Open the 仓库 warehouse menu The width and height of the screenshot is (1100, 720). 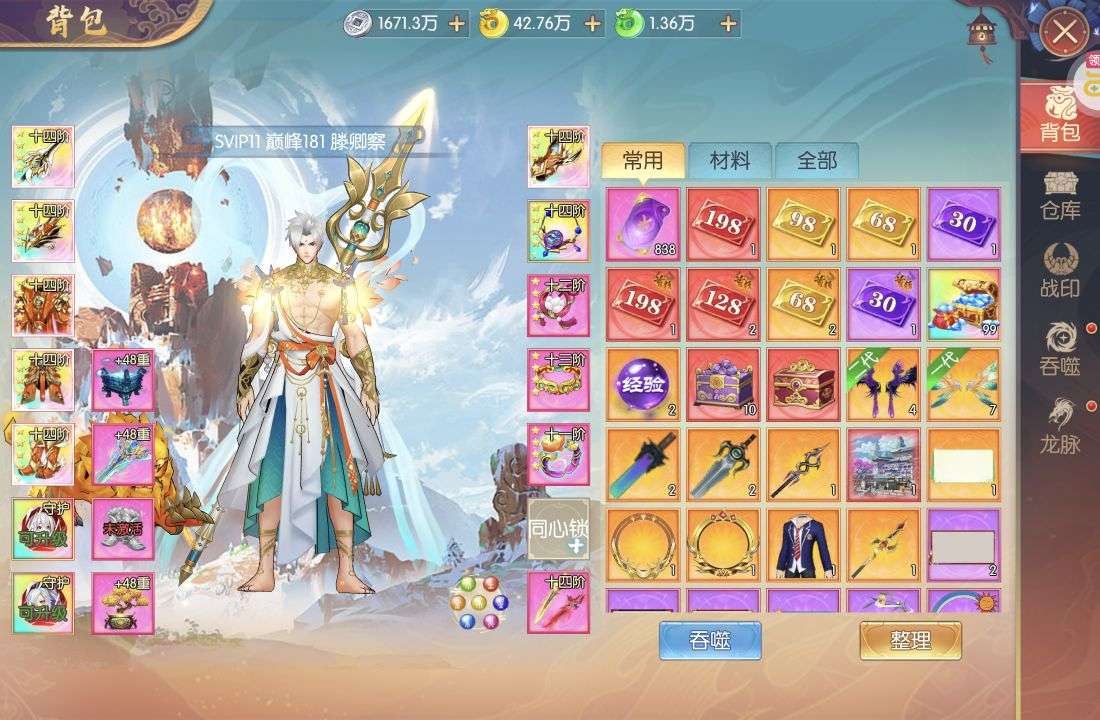coord(1060,195)
